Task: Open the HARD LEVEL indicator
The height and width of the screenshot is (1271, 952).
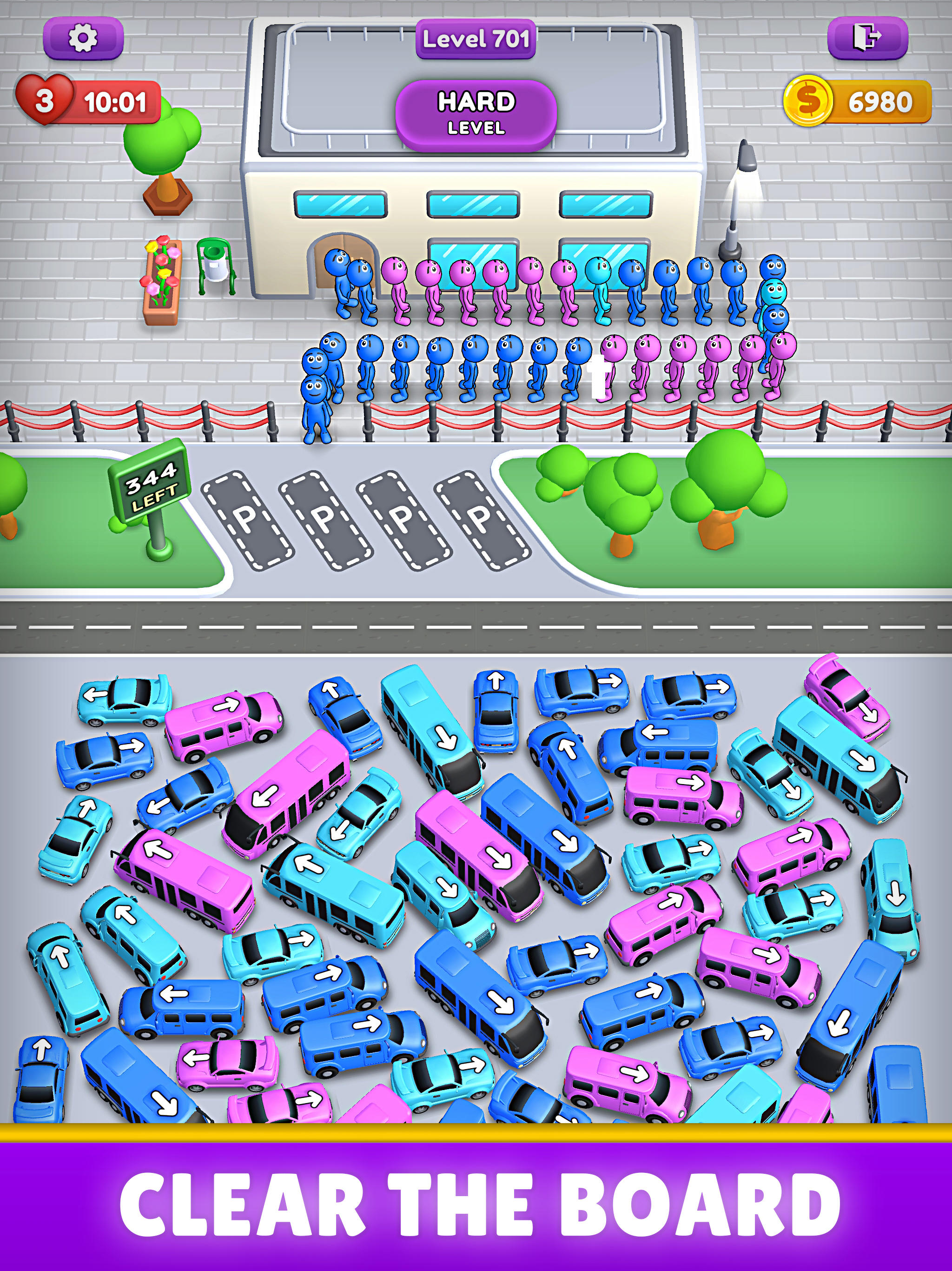Action: [x=478, y=110]
